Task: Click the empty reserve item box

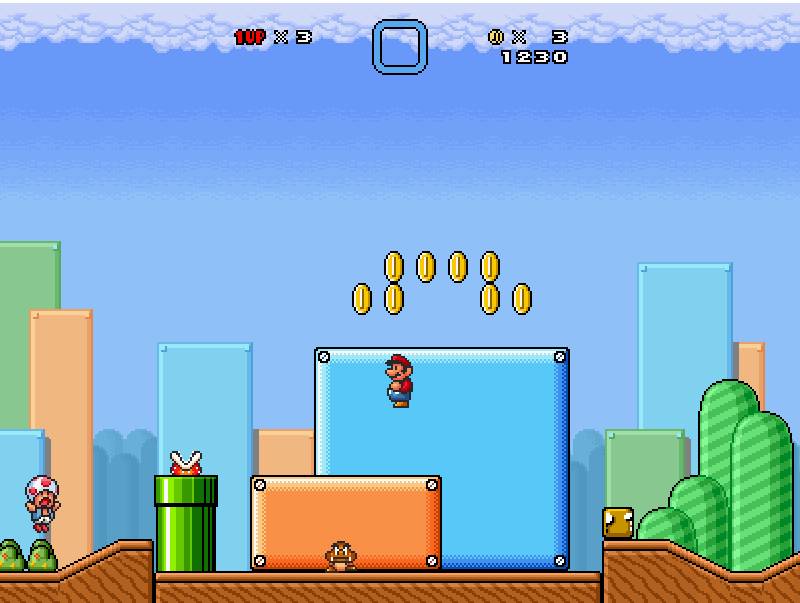Action: click(400, 47)
